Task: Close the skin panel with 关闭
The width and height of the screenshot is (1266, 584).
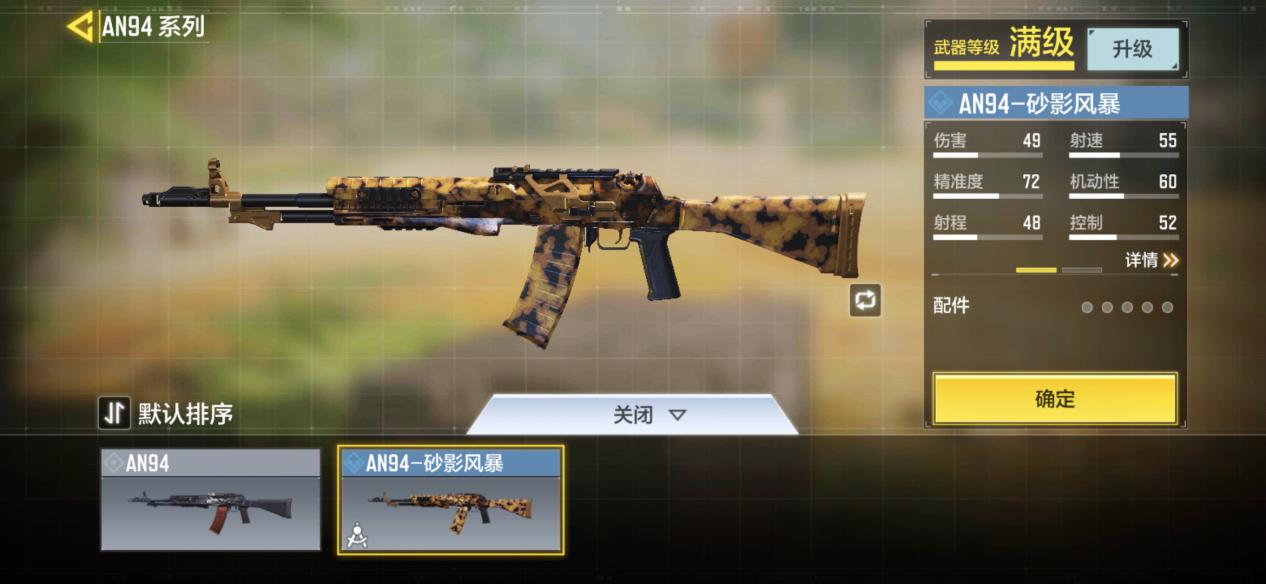Action: [x=633, y=414]
